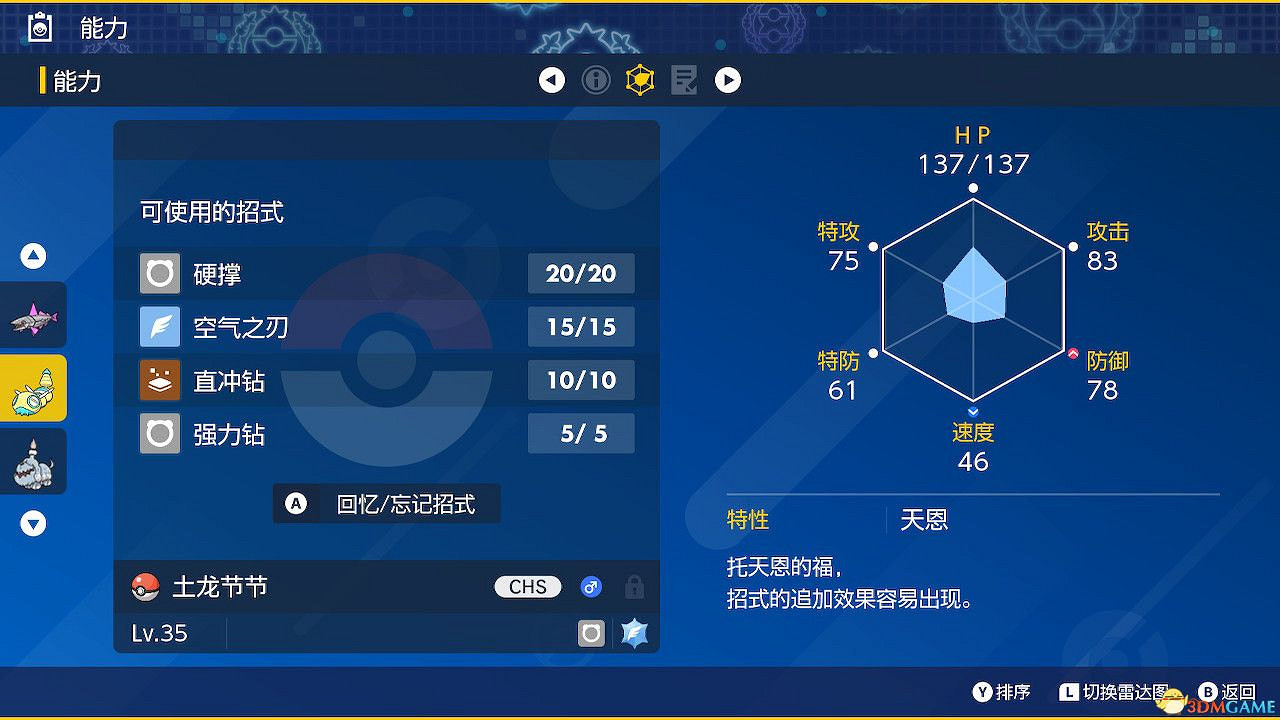Image resolution: width=1280 pixels, height=720 pixels.
Task: Click the Ground-type icon beside 直冲钻
Action: point(159,380)
